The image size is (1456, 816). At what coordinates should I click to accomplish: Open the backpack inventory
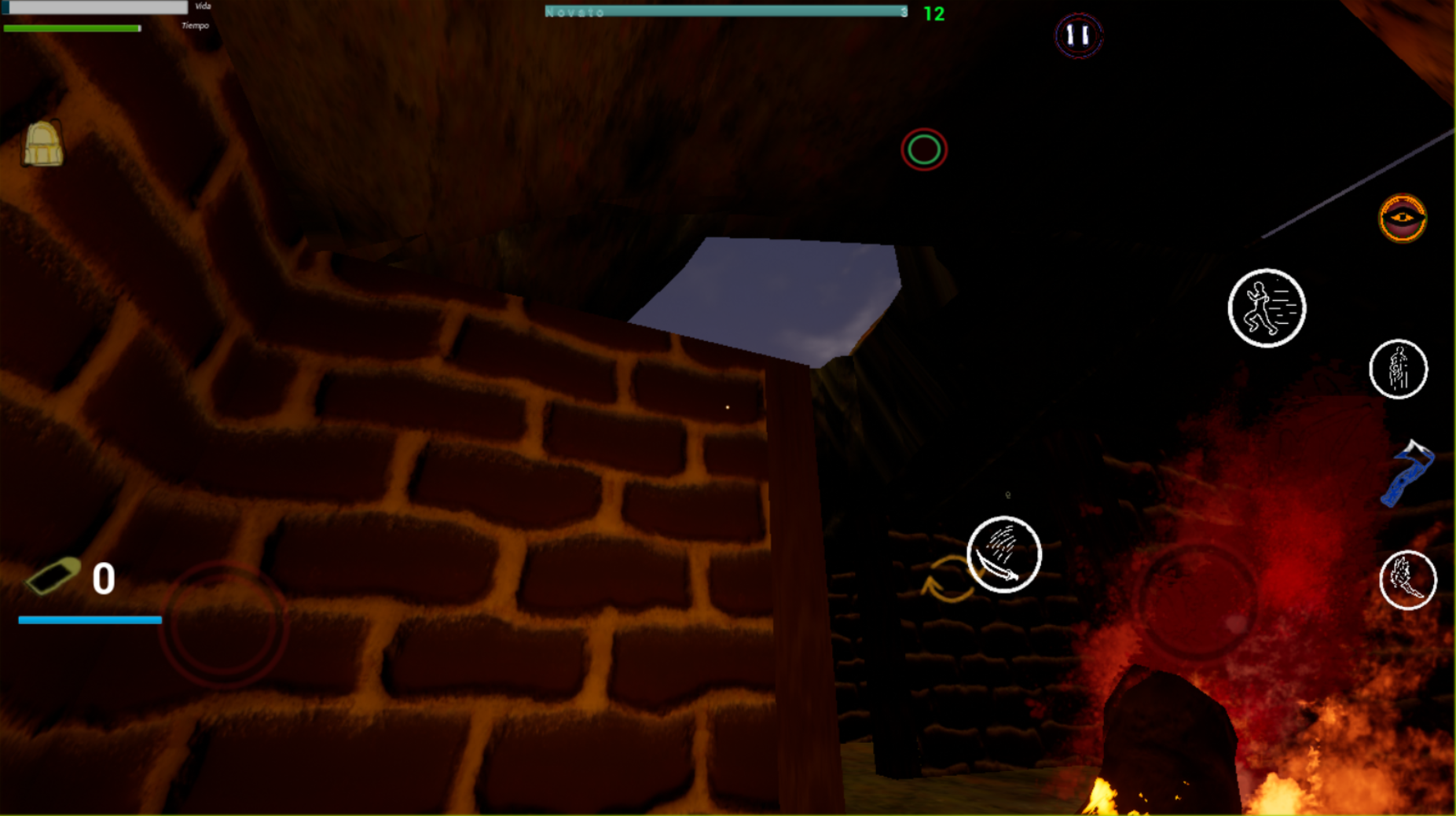[42, 144]
